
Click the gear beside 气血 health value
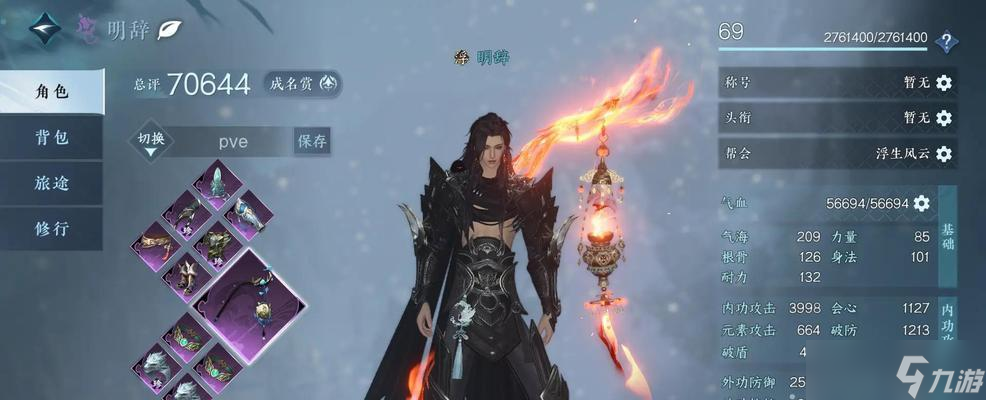tap(921, 203)
